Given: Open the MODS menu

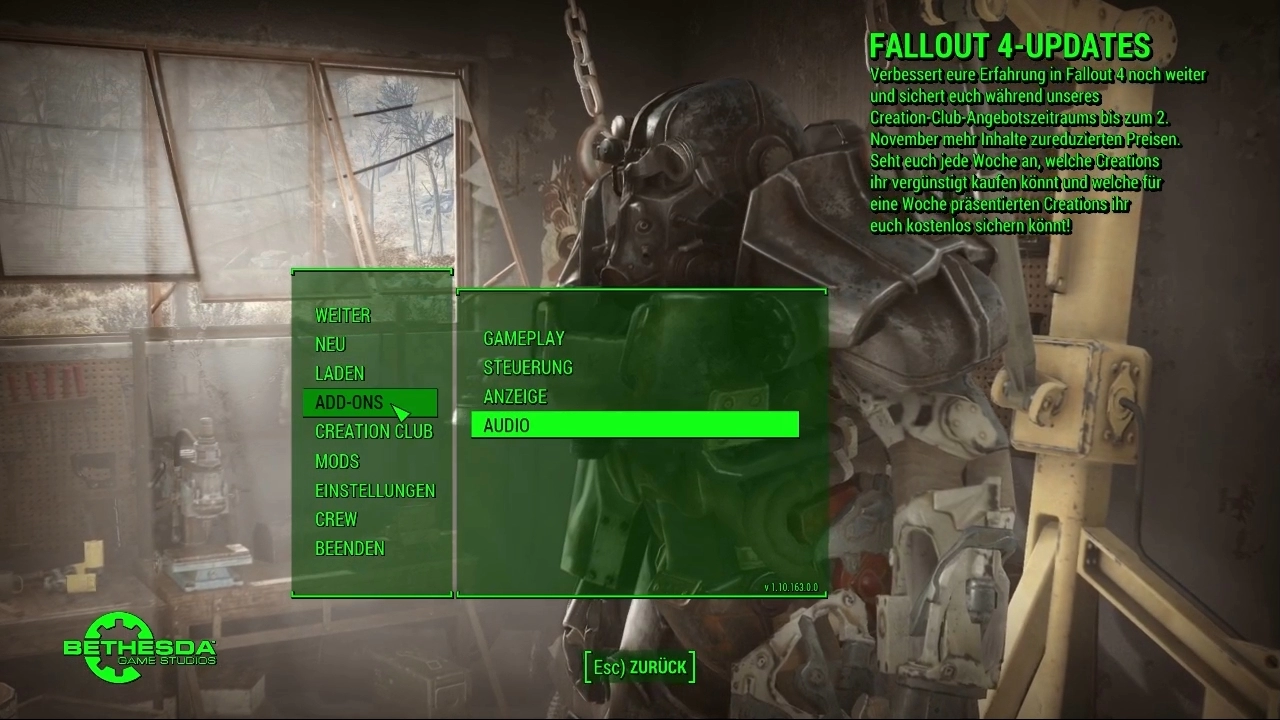Looking at the screenshot, I should click(337, 461).
